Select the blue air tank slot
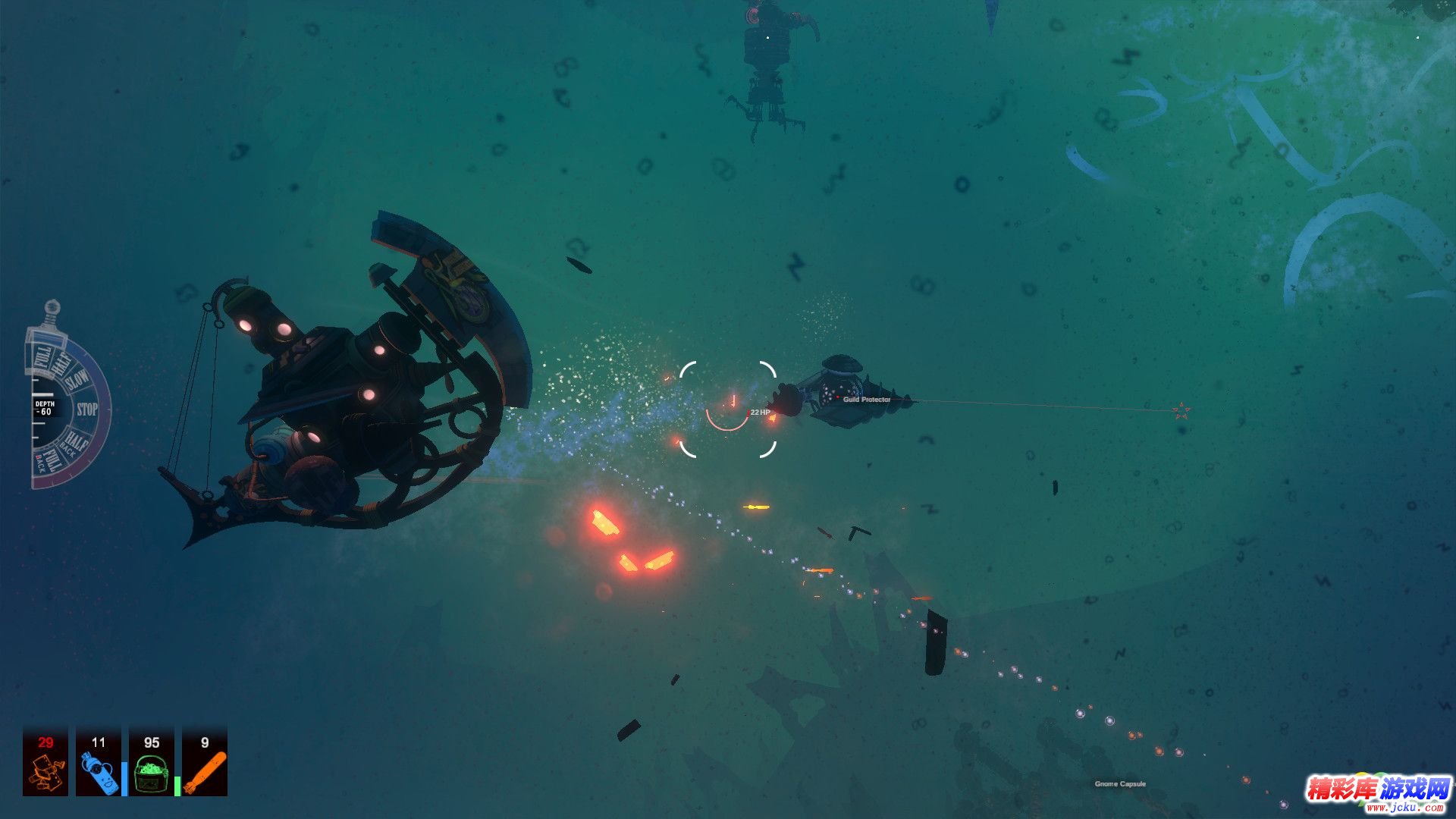 click(99, 761)
